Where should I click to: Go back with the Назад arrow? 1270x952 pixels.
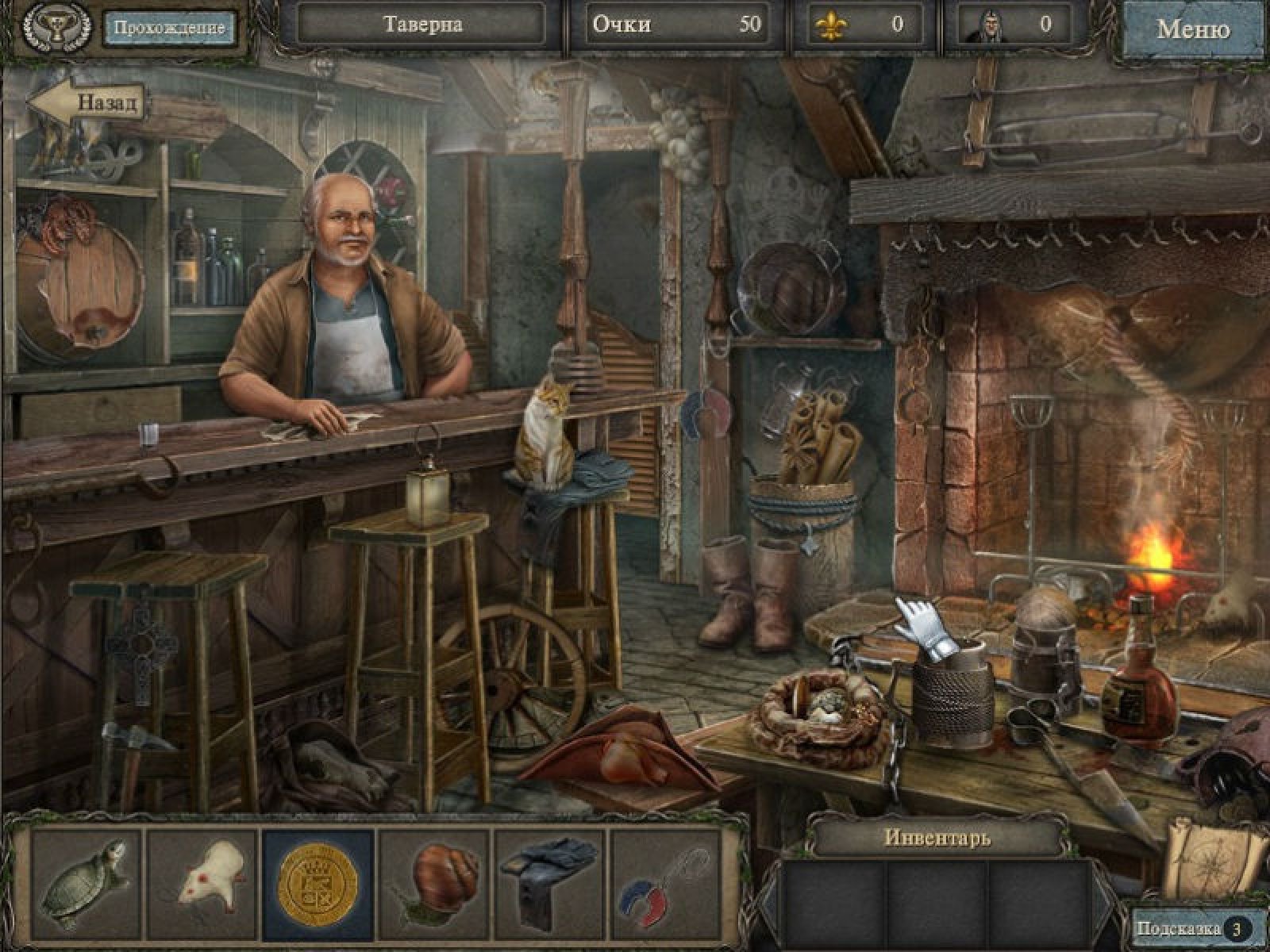[x=87, y=102]
